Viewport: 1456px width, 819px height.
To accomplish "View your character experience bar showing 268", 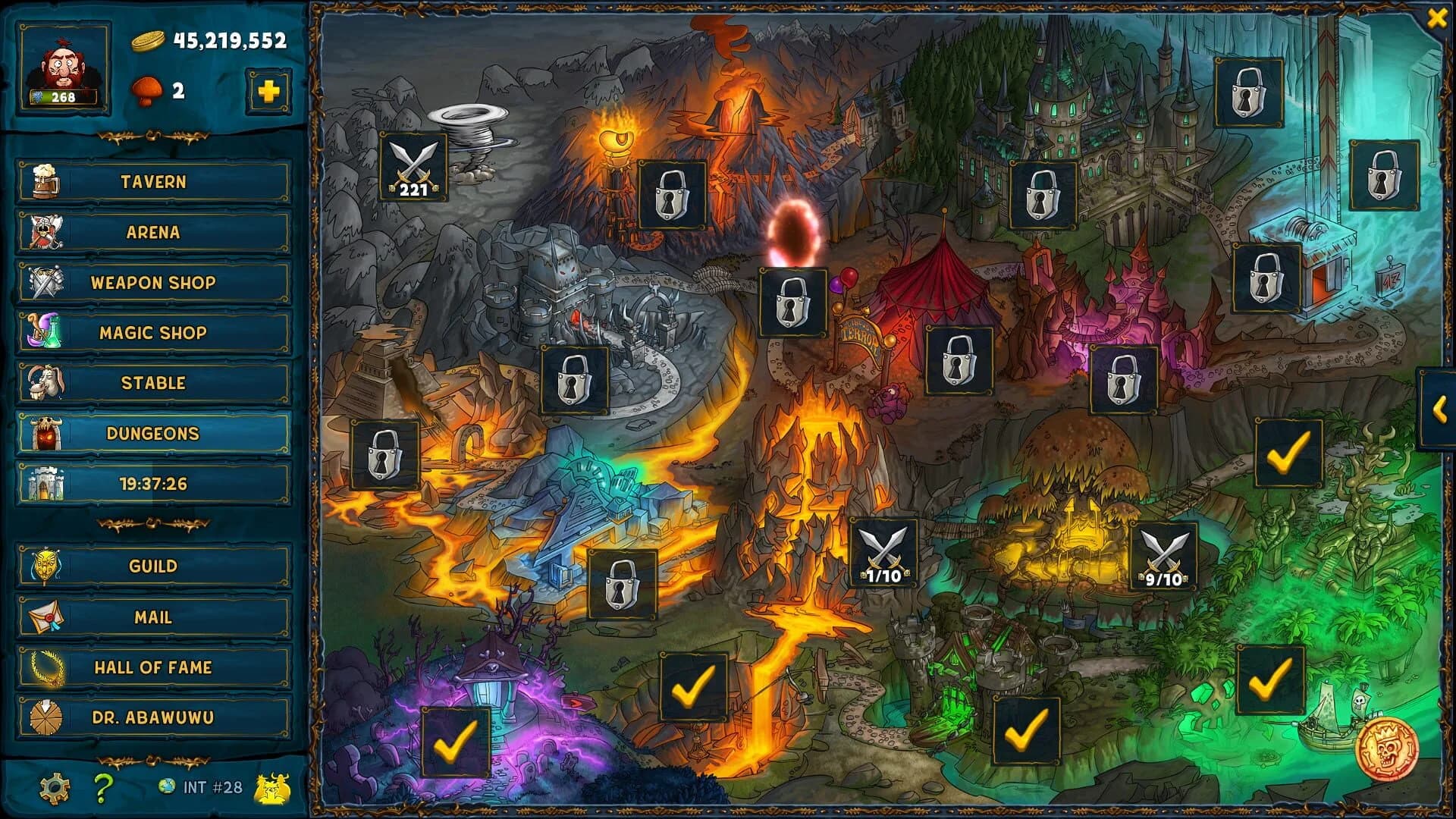I will (x=64, y=99).
